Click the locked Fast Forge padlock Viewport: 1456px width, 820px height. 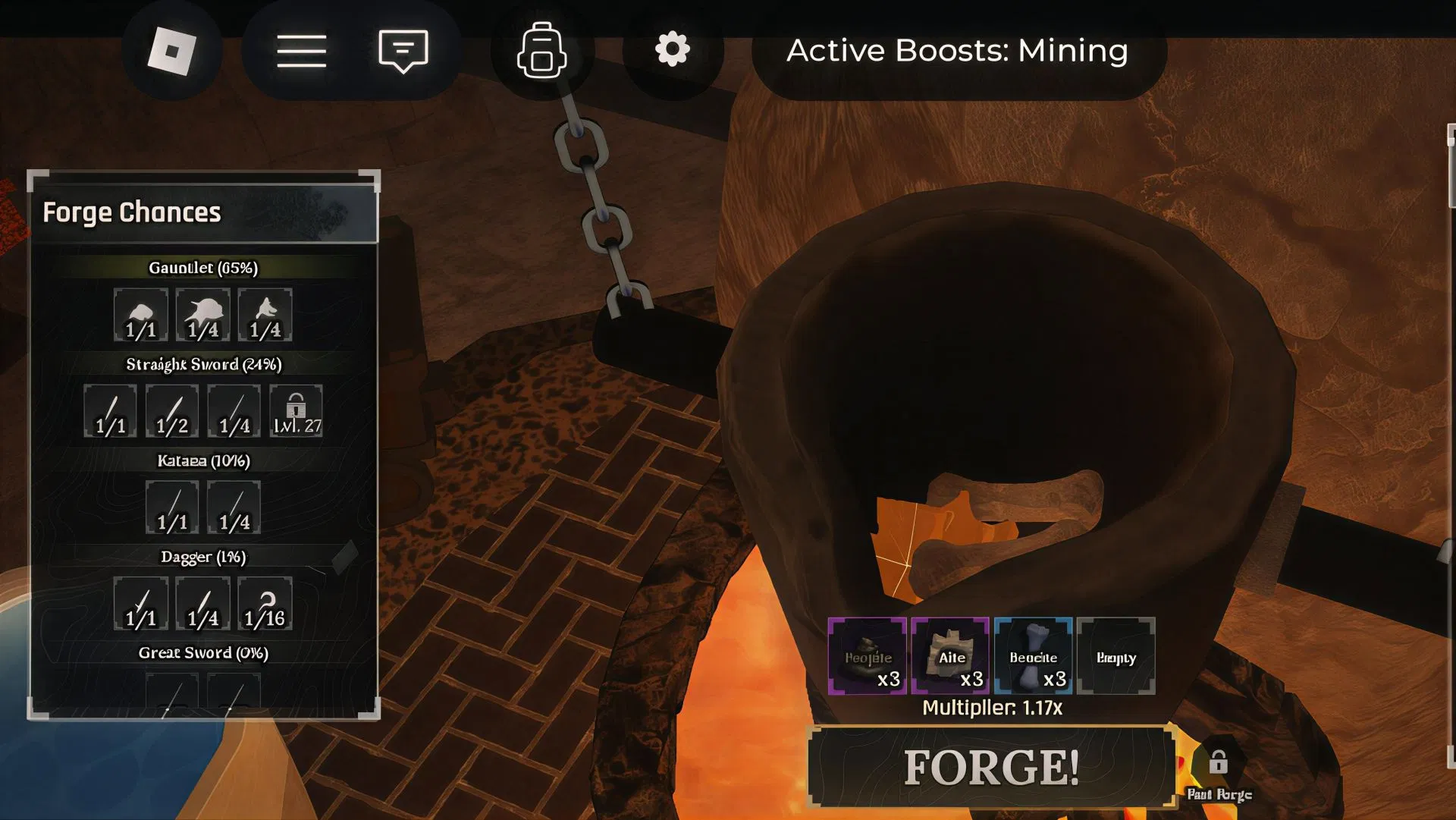pyautogui.click(x=1219, y=765)
